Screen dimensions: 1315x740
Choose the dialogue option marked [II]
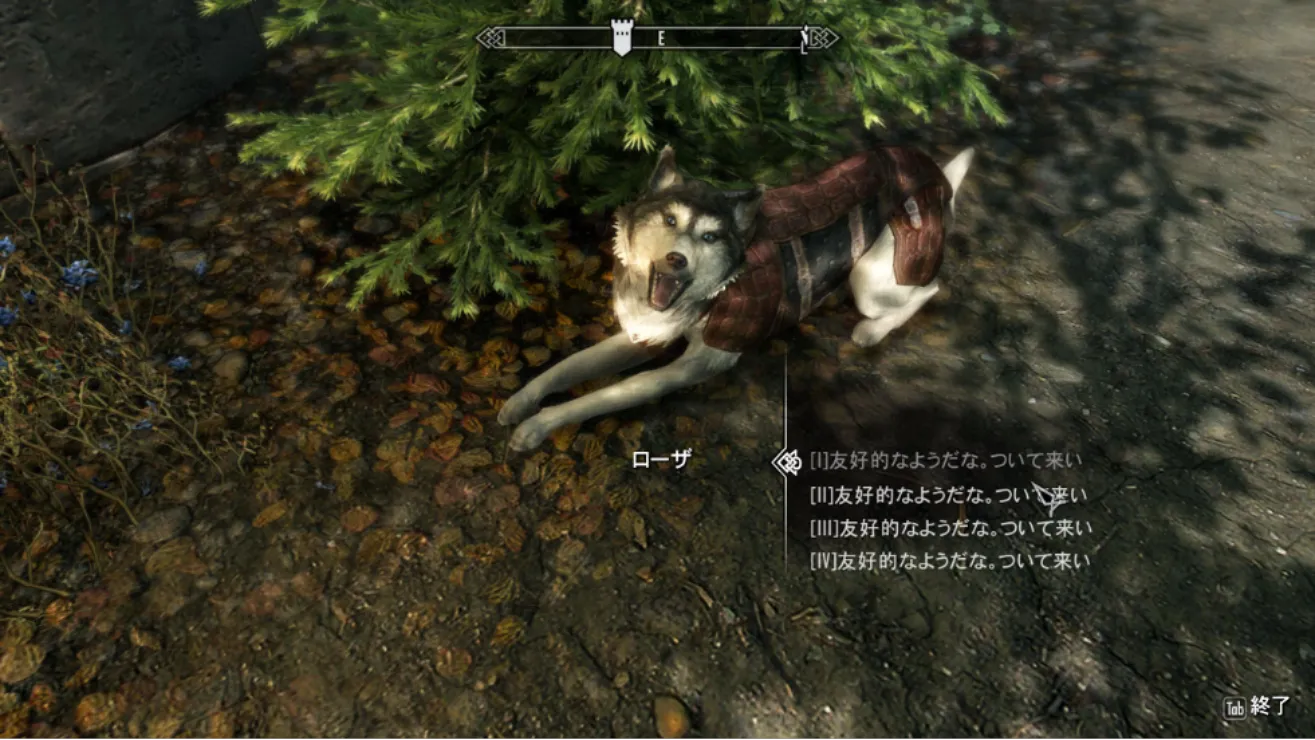tap(947, 495)
